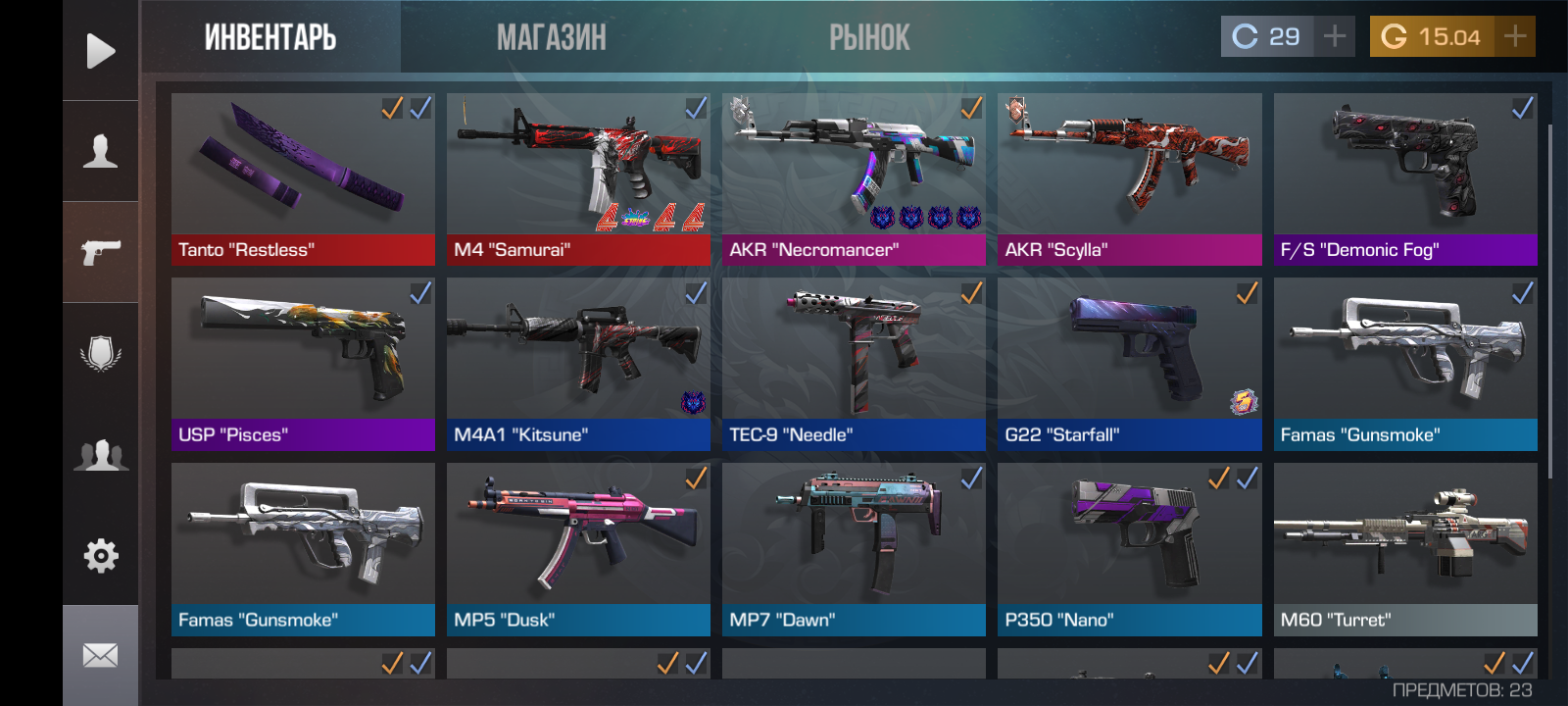Add gold with plus button
The height and width of the screenshot is (706, 1568).
[x=1515, y=36]
